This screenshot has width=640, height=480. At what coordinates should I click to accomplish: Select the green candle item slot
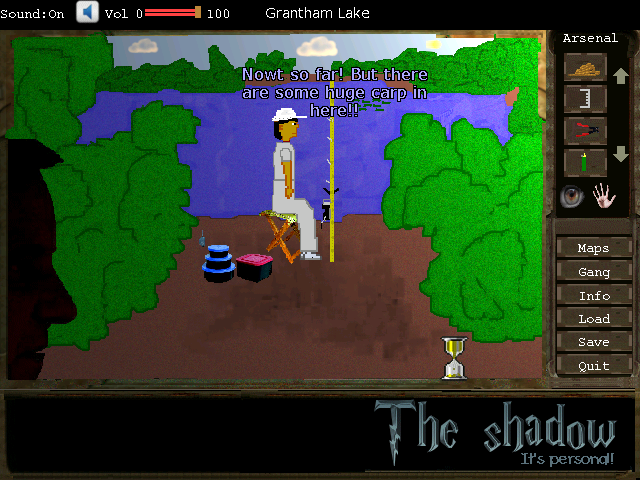[x=585, y=160]
